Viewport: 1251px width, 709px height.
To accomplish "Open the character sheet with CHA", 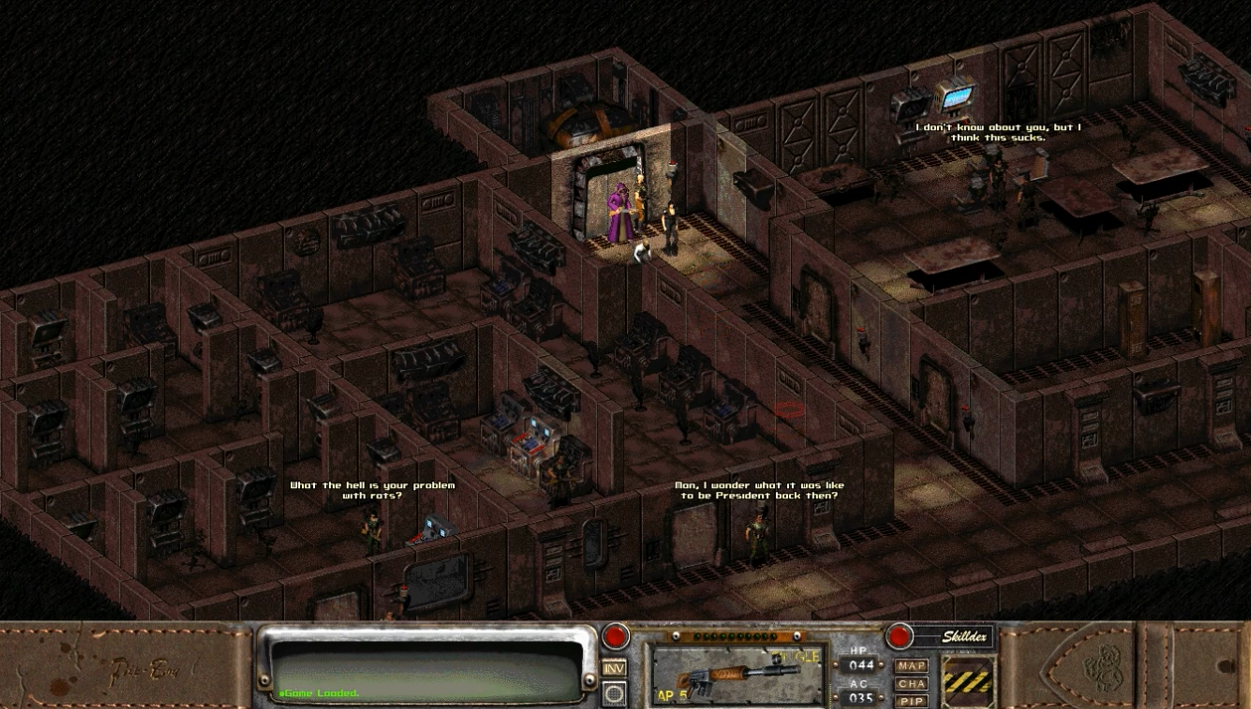I will click(911, 684).
